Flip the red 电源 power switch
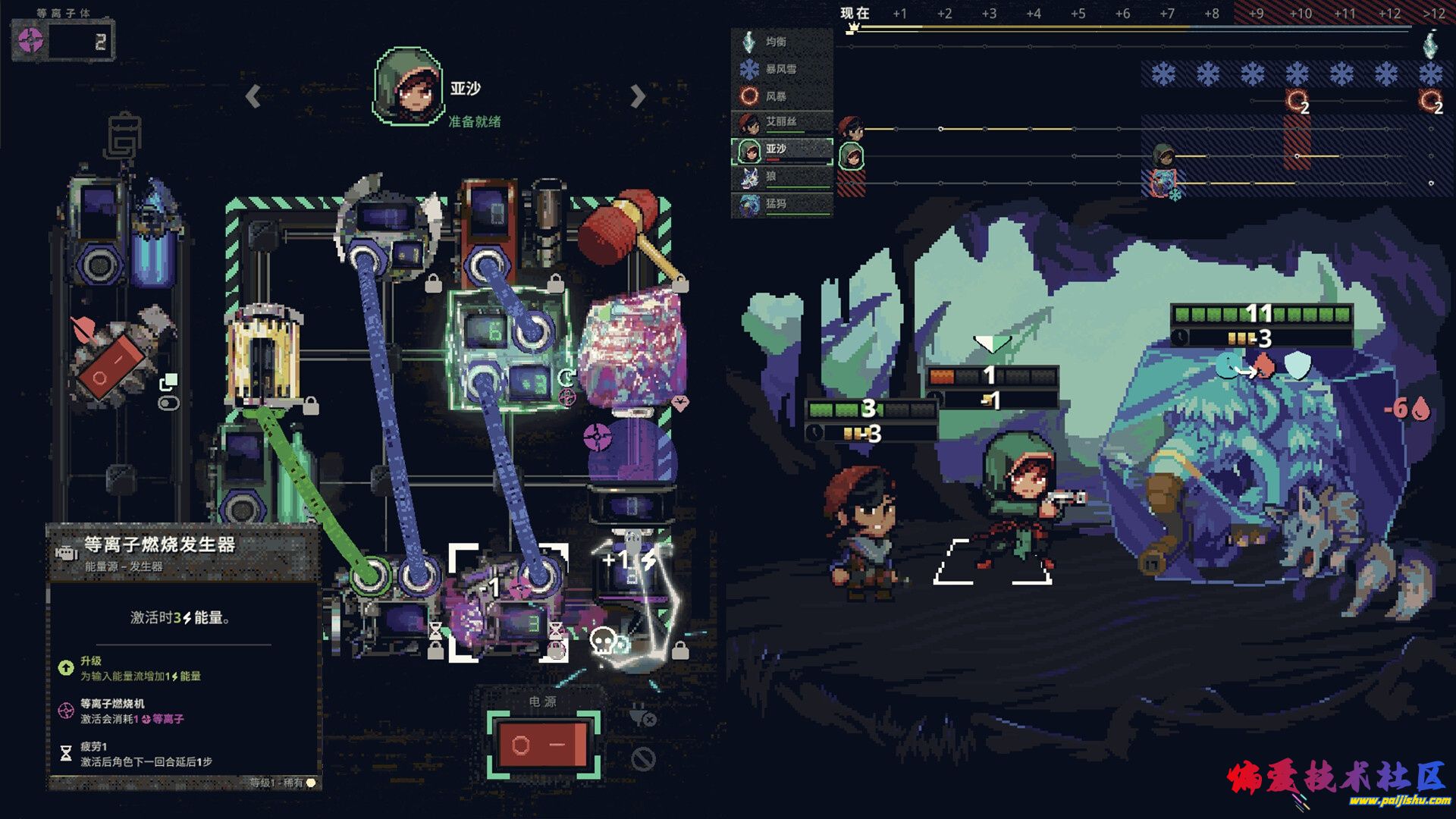Screen dimensions: 1456x819 (x=543, y=745)
